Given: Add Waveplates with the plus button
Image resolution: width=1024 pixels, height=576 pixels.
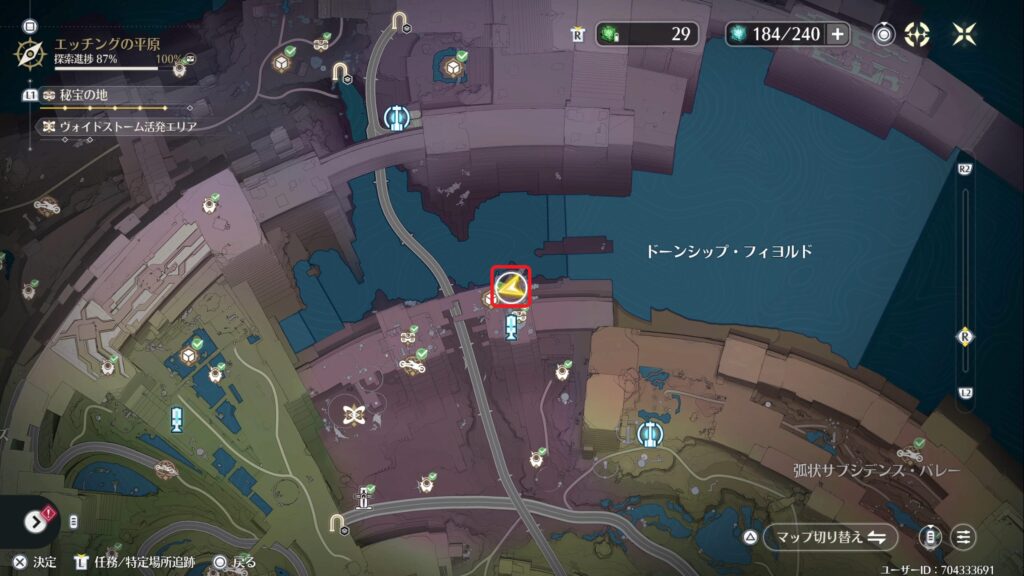Looking at the screenshot, I should [x=837, y=34].
